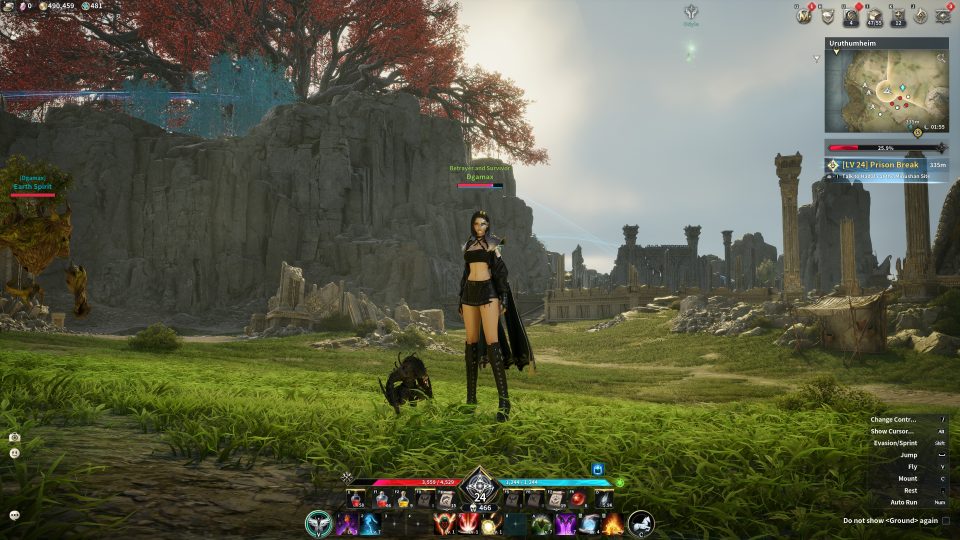Open the camera screenshot mode icon

coord(15,437)
